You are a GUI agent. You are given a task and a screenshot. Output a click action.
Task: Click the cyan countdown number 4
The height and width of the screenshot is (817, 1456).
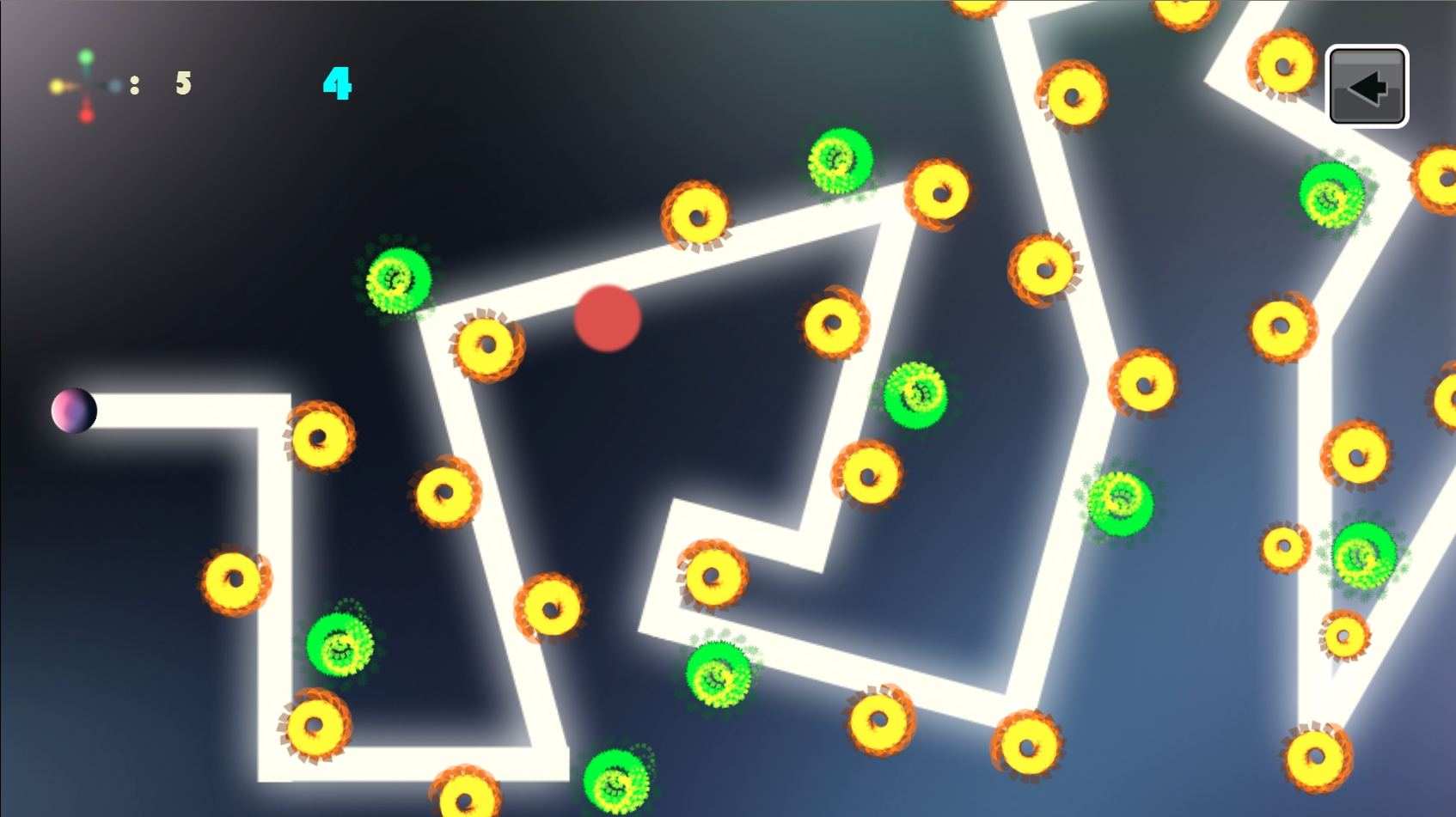337,83
